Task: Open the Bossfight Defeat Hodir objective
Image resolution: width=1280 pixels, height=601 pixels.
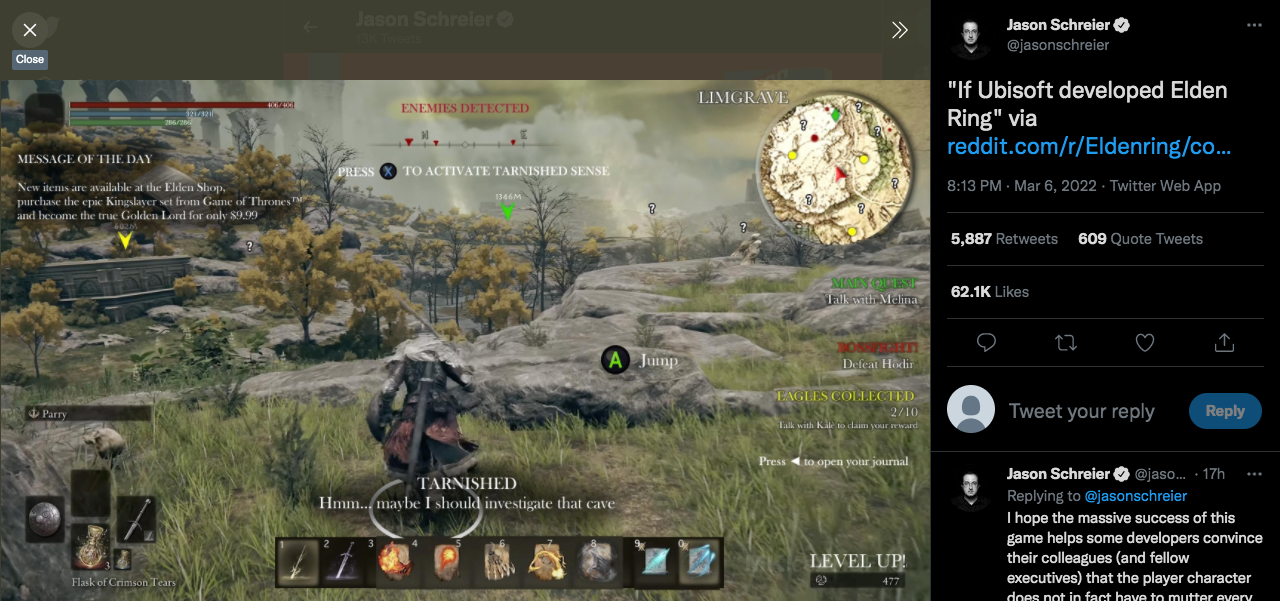Action: [x=877, y=355]
